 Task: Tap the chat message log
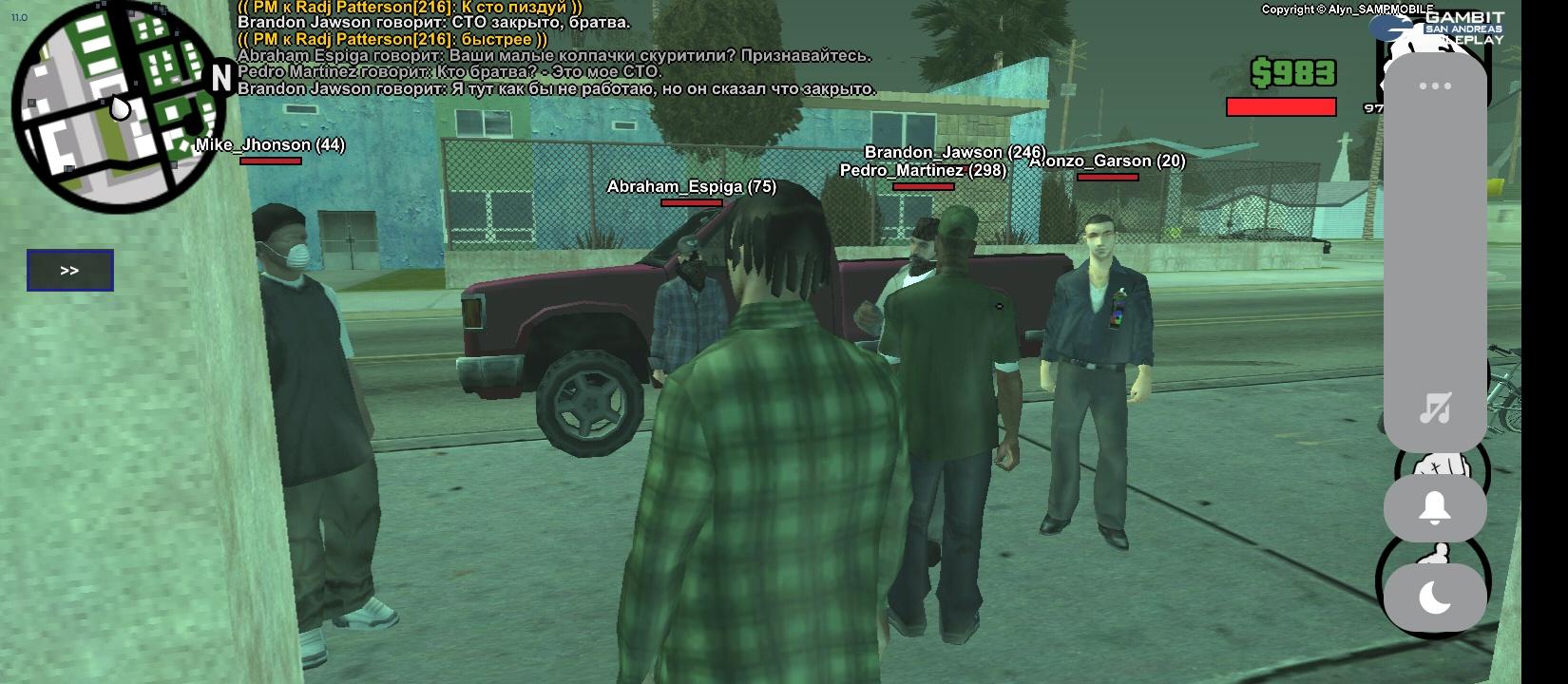(x=556, y=47)
